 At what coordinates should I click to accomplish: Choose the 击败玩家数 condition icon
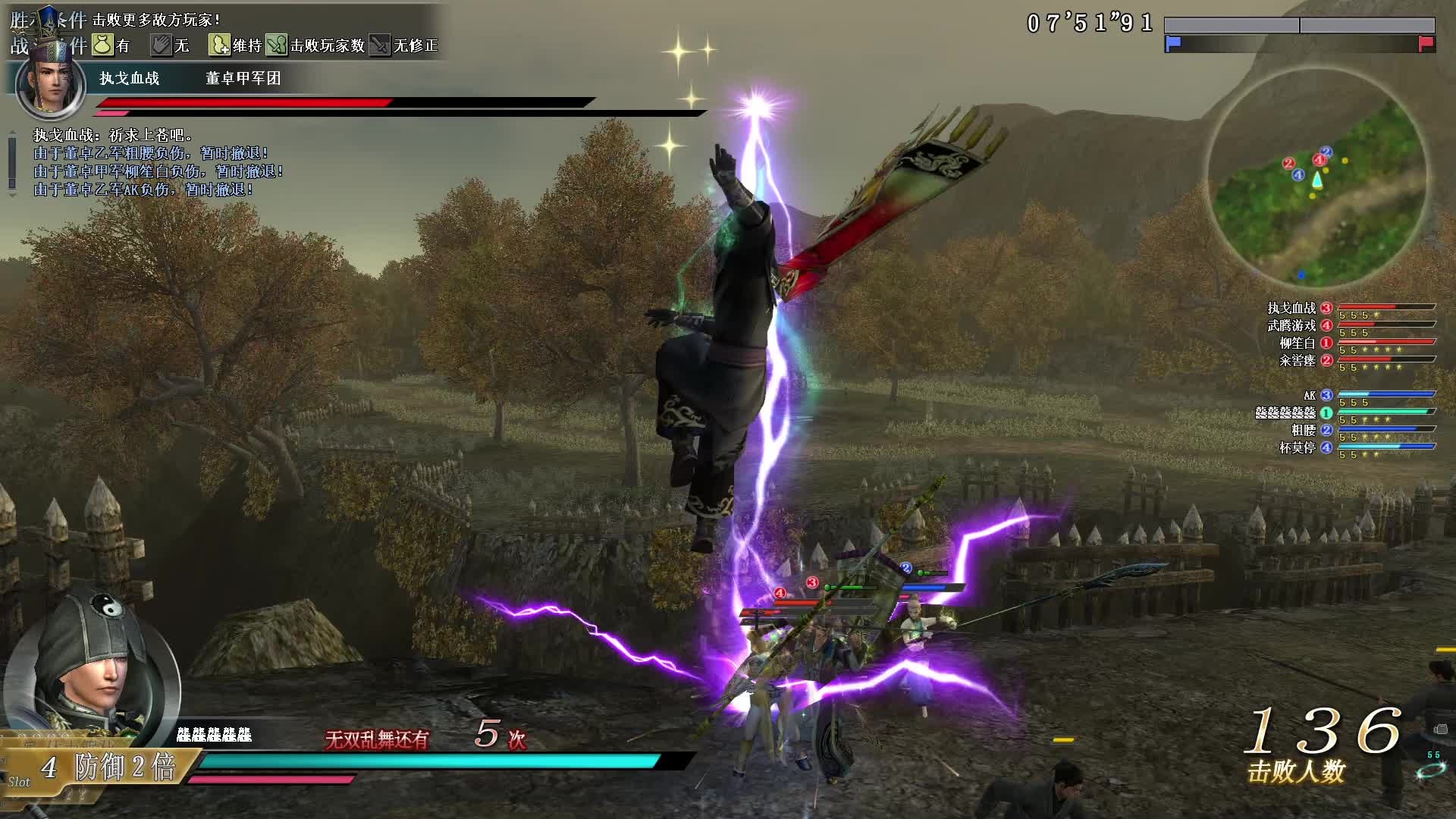(x=276, y=45)
